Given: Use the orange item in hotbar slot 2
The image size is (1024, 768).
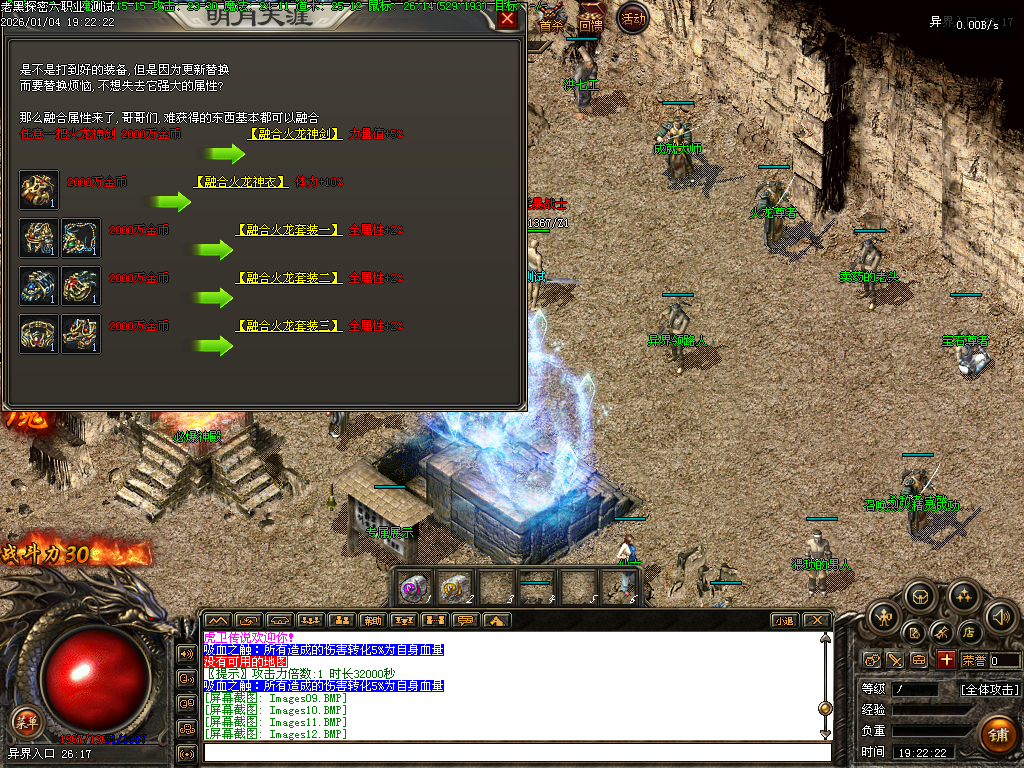Looking at the screenshot, I should pos(456,586).
